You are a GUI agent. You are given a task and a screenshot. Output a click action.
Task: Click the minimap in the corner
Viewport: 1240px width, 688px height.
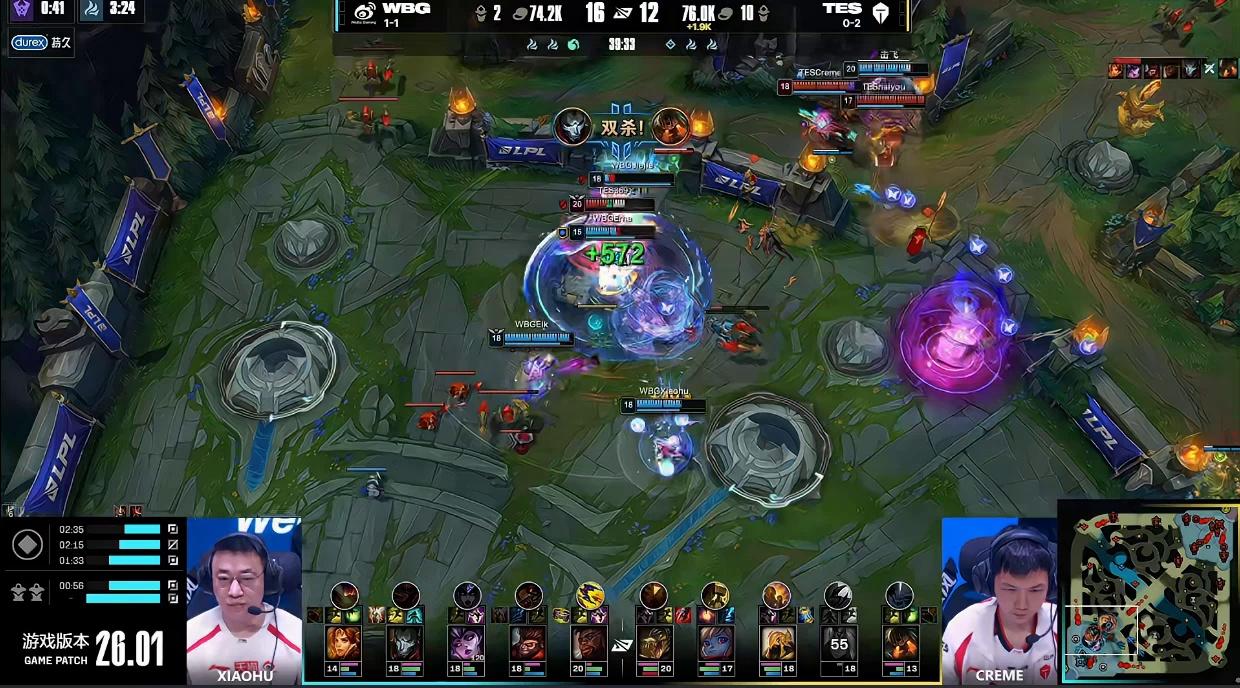tap(1150, 593)
